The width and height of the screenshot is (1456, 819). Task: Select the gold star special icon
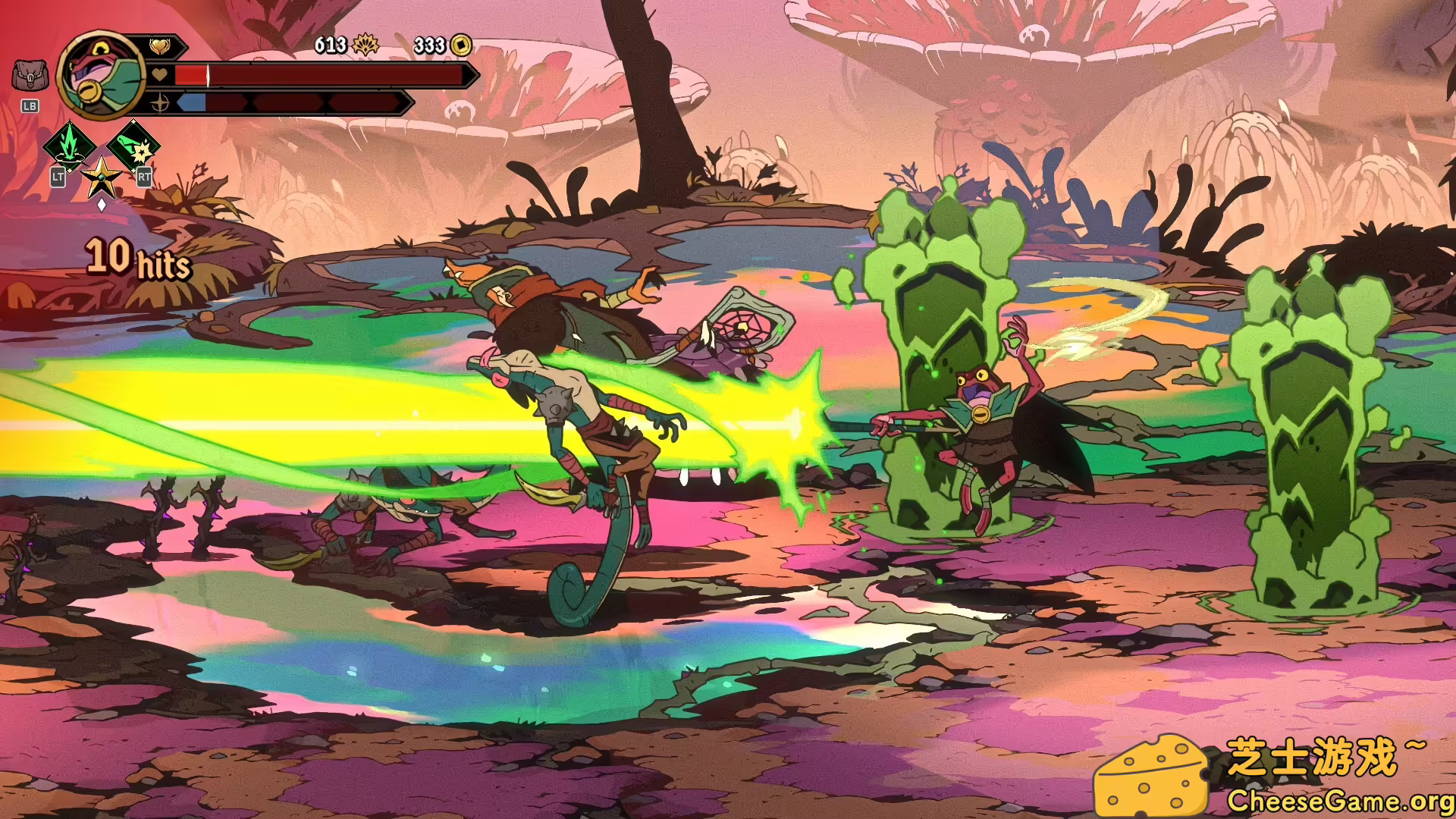tap(101, 178)
